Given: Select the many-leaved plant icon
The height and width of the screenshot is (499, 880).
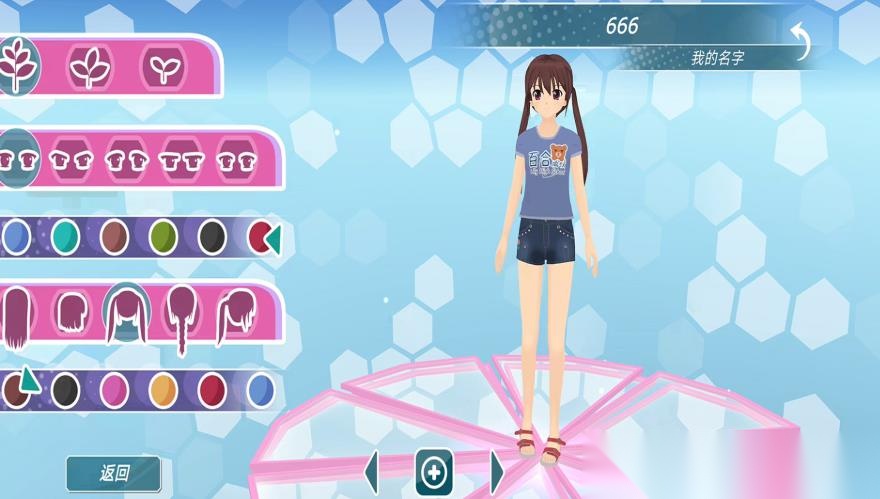Looking at the screenshot, I should tap(17, 64).
